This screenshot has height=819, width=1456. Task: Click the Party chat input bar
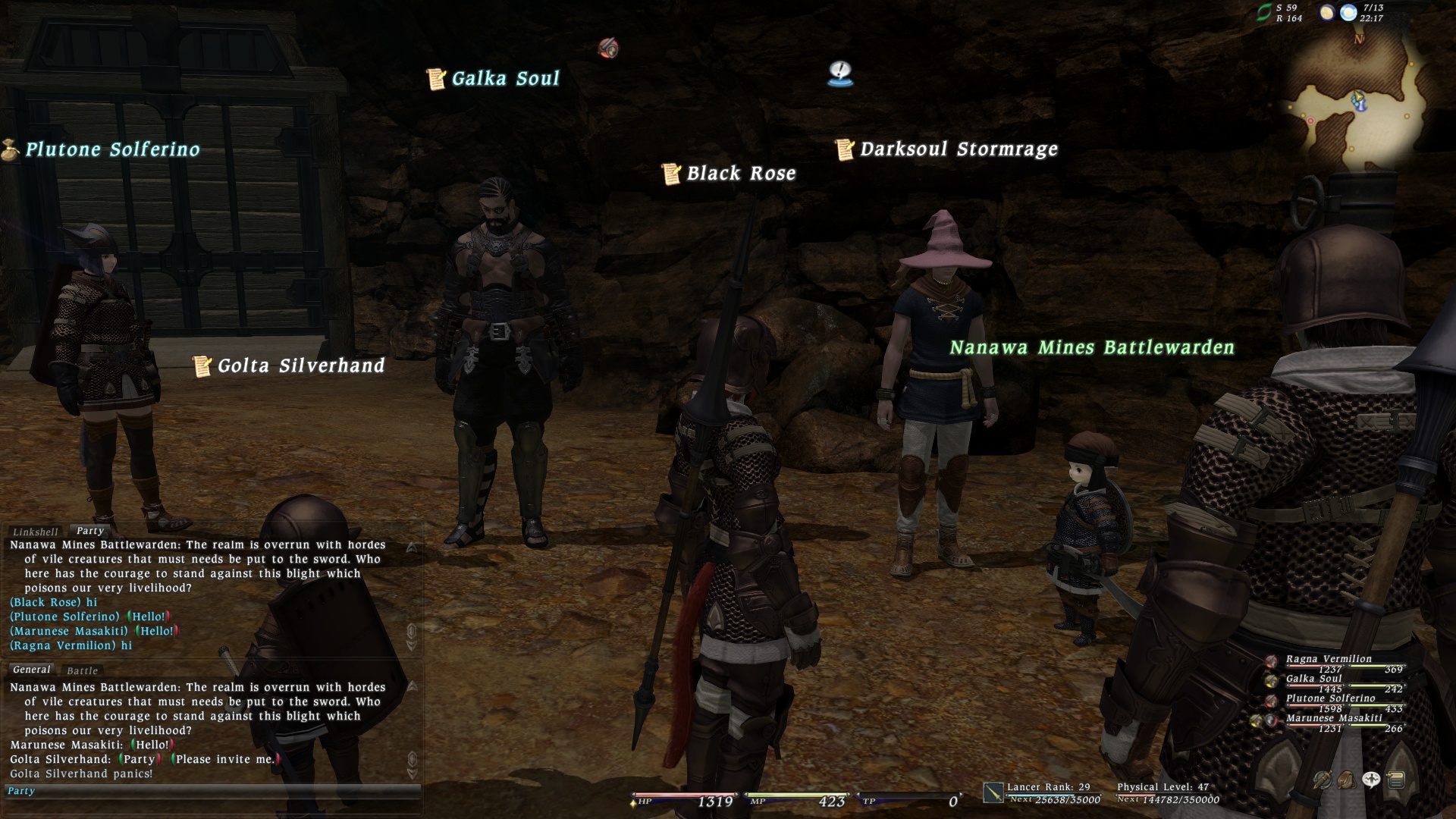click(x=212, y=791)
